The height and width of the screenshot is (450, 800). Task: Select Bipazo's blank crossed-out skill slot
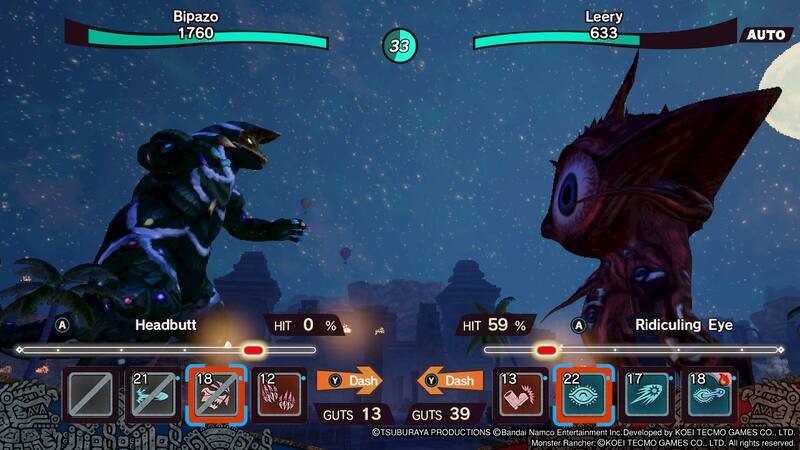[x=88, y=394]
